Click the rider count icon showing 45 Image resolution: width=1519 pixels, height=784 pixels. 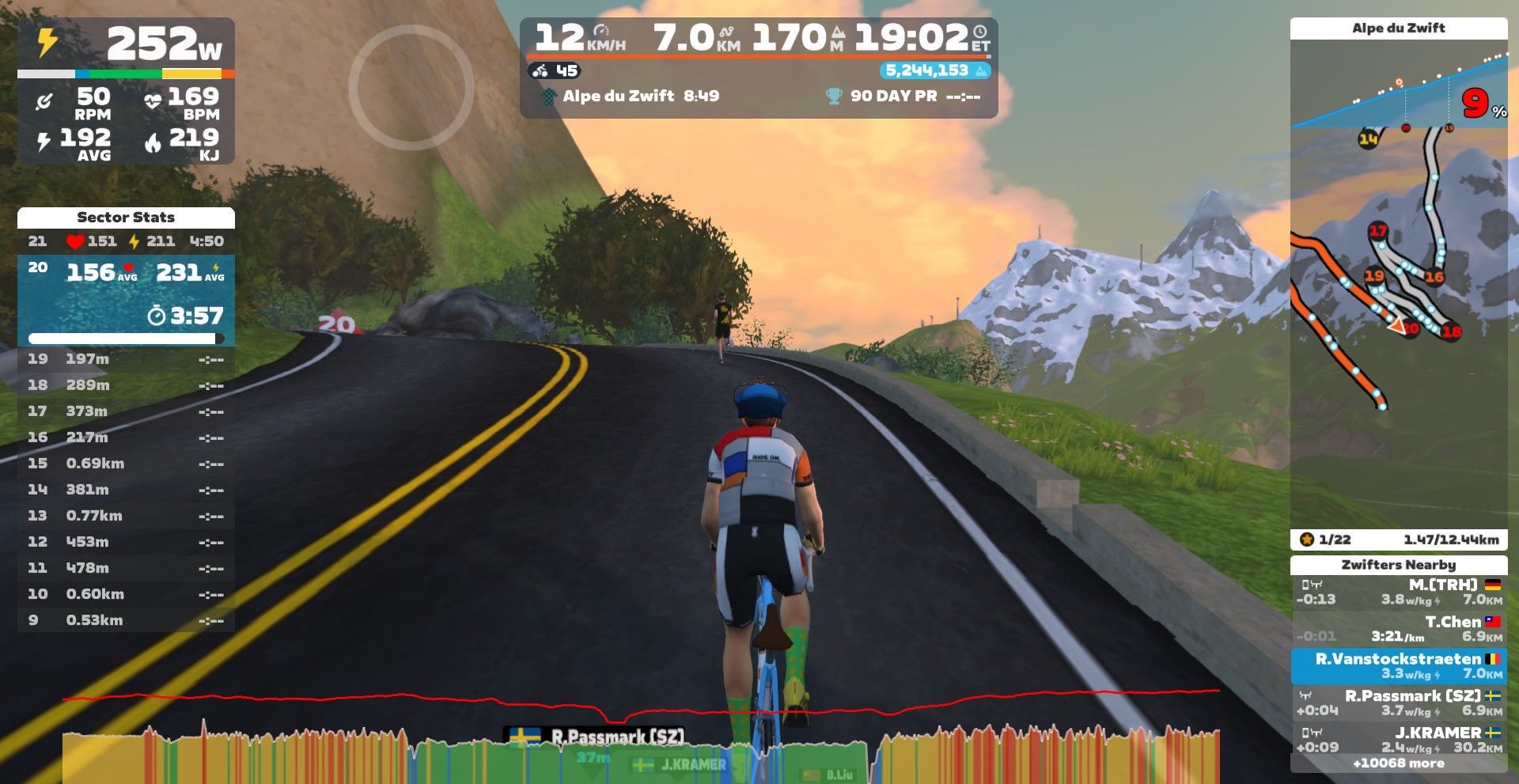pyautogui.click(x=555, y=70)
